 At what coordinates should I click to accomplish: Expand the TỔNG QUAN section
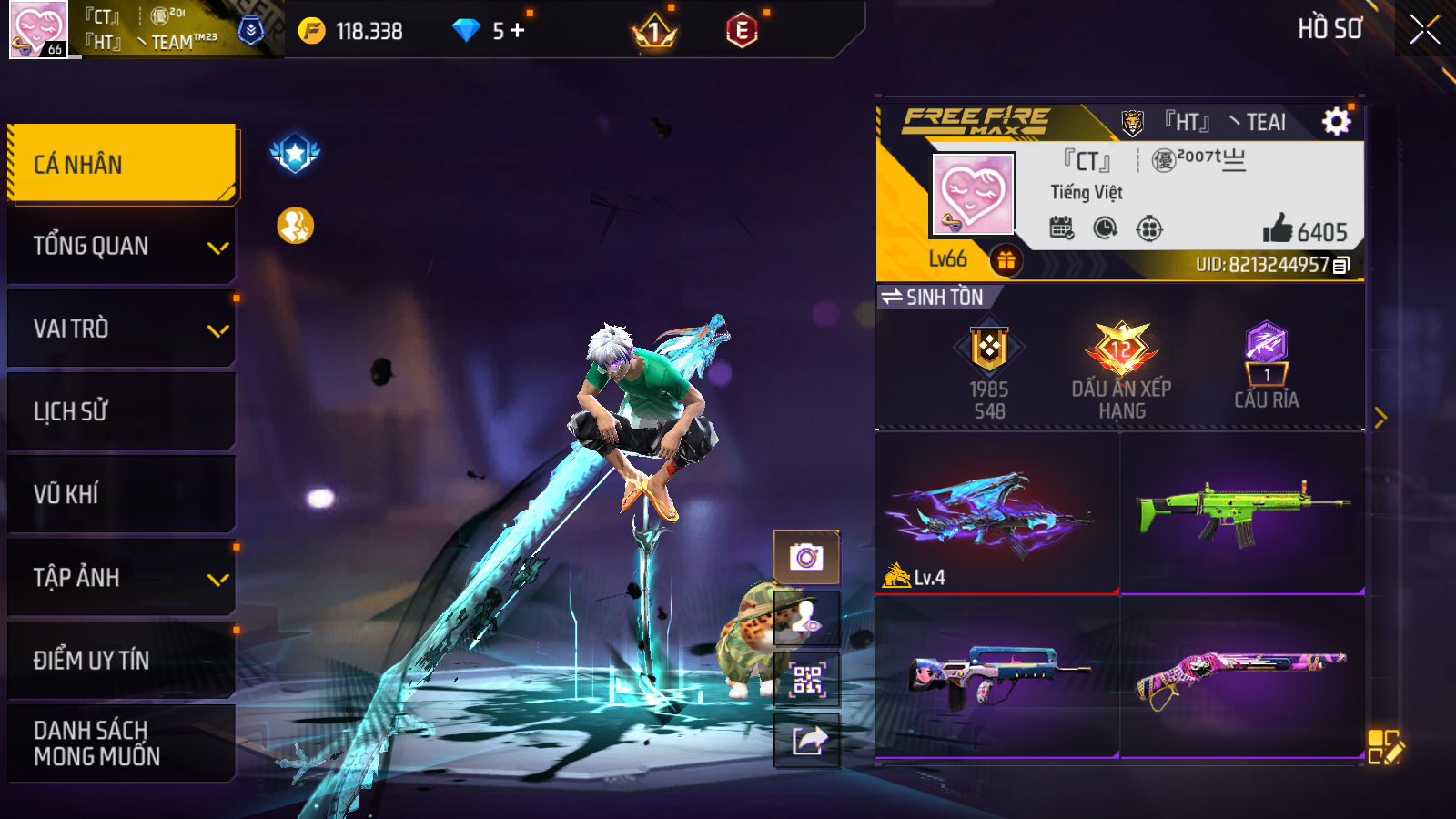[x=121, y=246]
